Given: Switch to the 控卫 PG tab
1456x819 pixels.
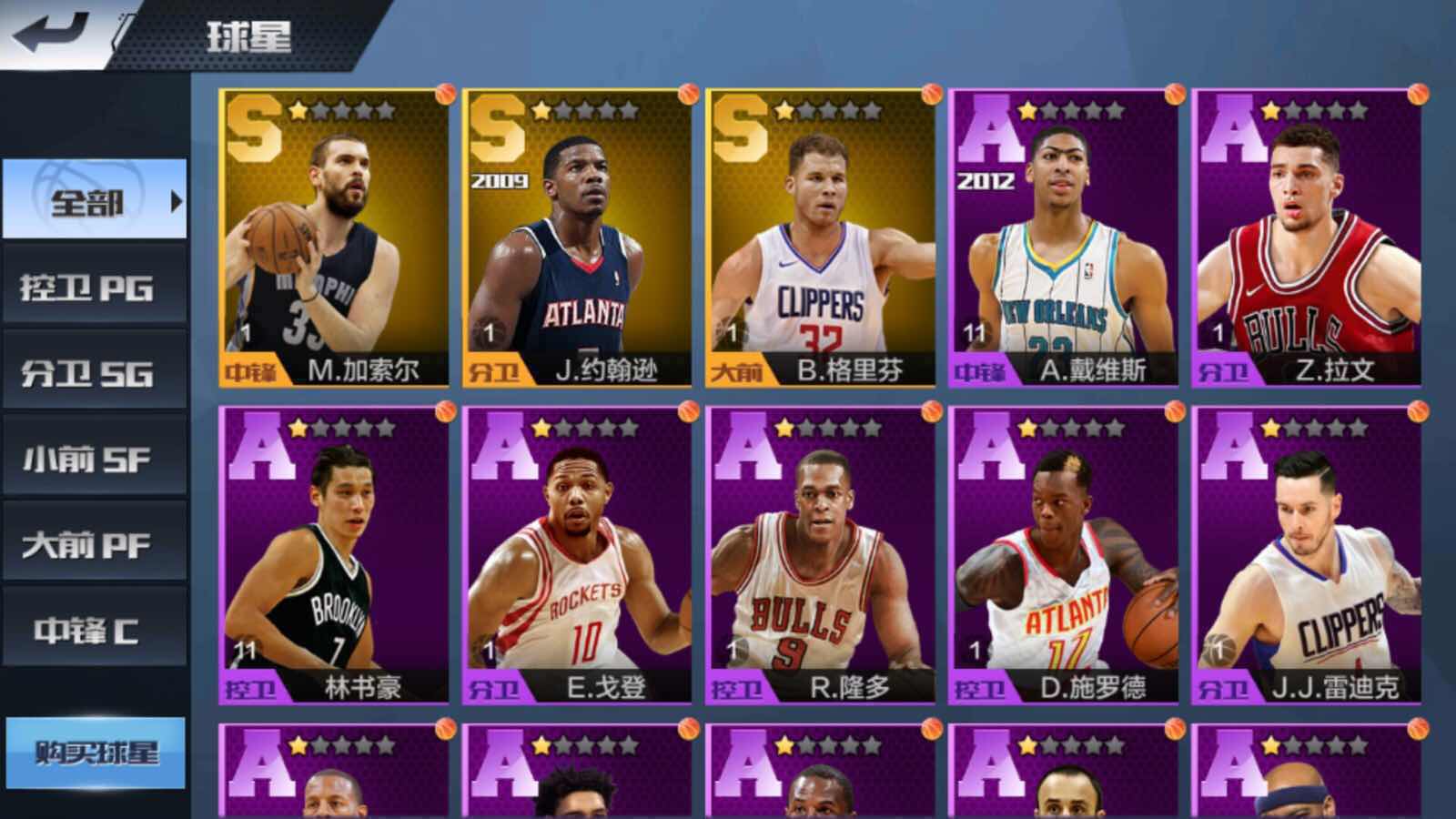Looking at the screenshot, I should 91,286.
